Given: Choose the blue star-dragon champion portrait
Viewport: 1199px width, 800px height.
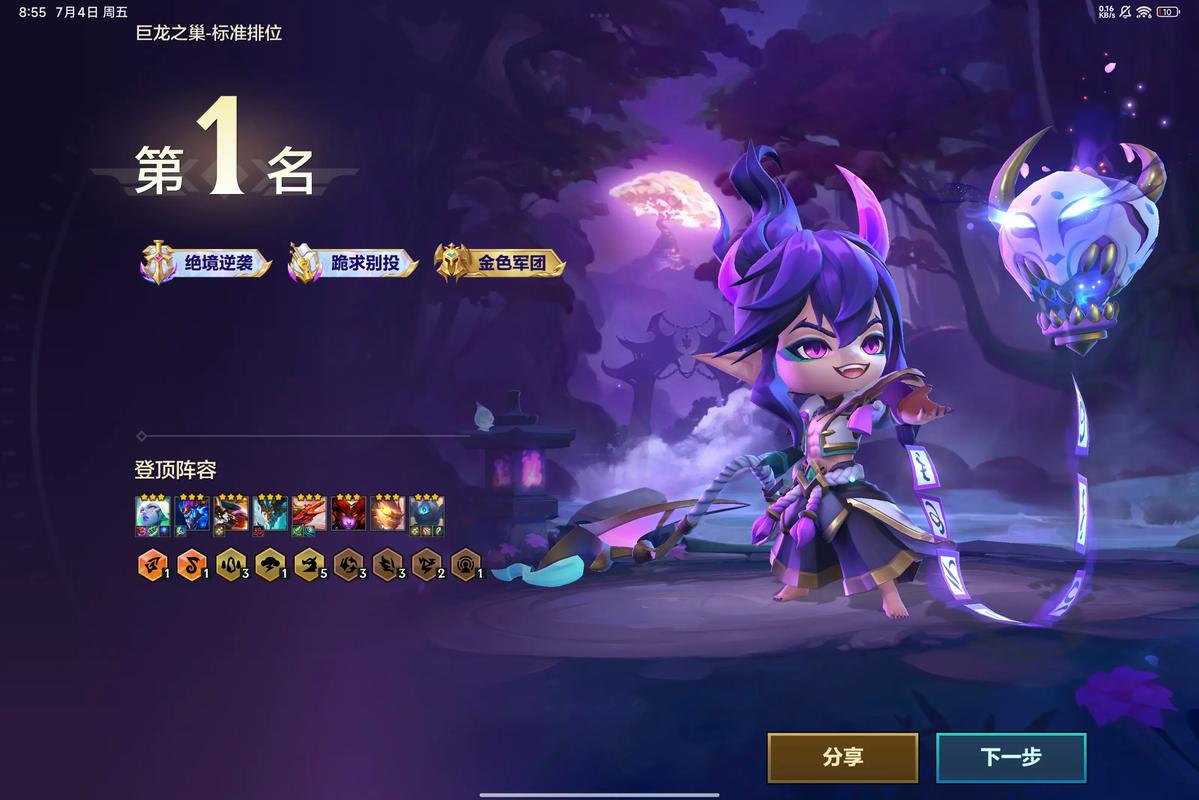Looking at the screenshot, I should (x=191, y=514).
